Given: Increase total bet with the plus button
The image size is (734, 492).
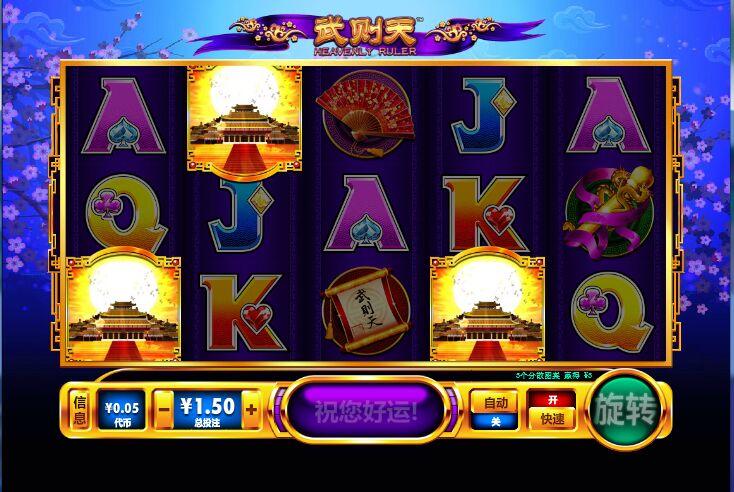Looking at the screenshot, I should [x=251, y=409].
